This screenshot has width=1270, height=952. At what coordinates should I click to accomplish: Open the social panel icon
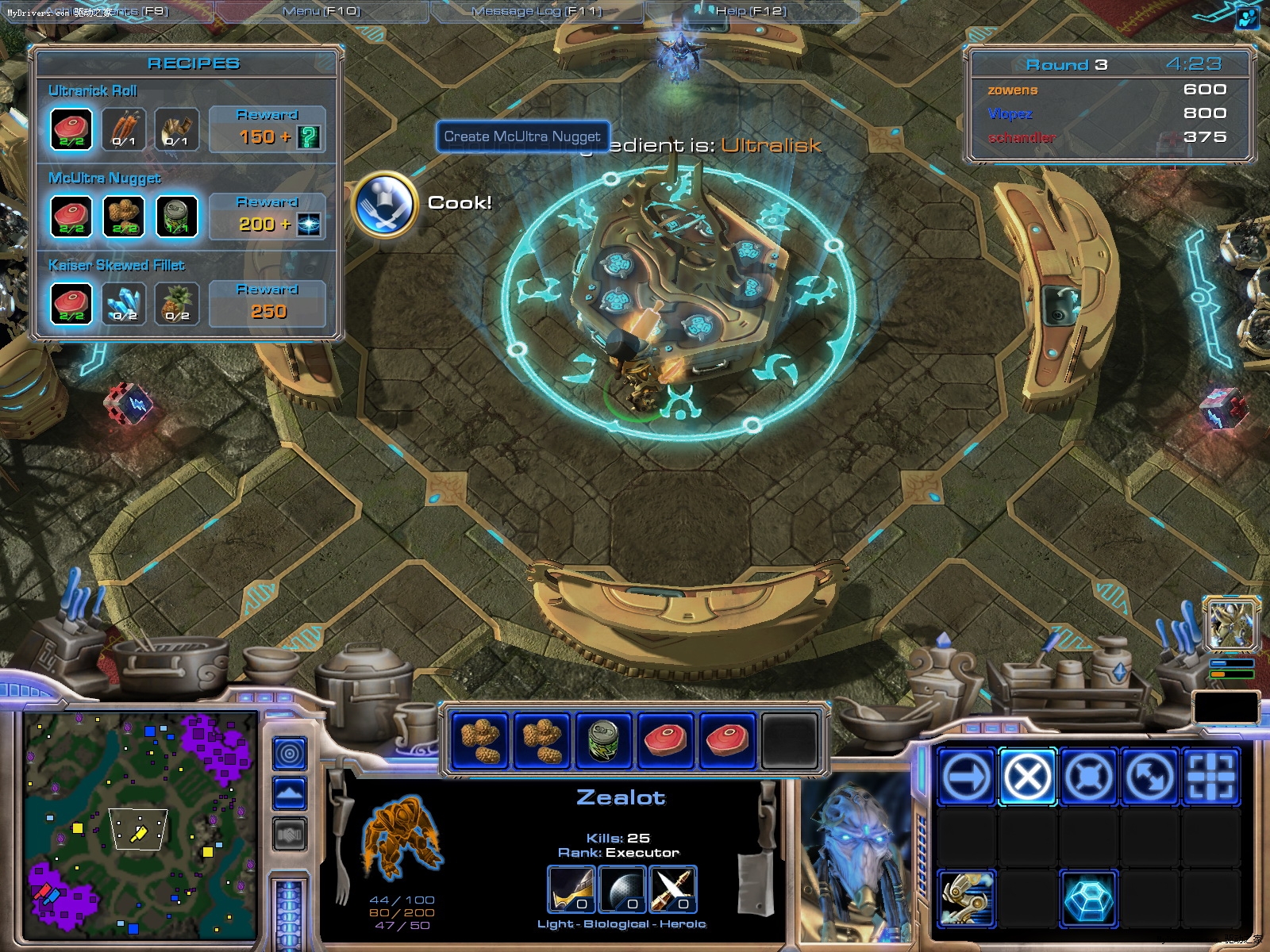coord(1249,17)
